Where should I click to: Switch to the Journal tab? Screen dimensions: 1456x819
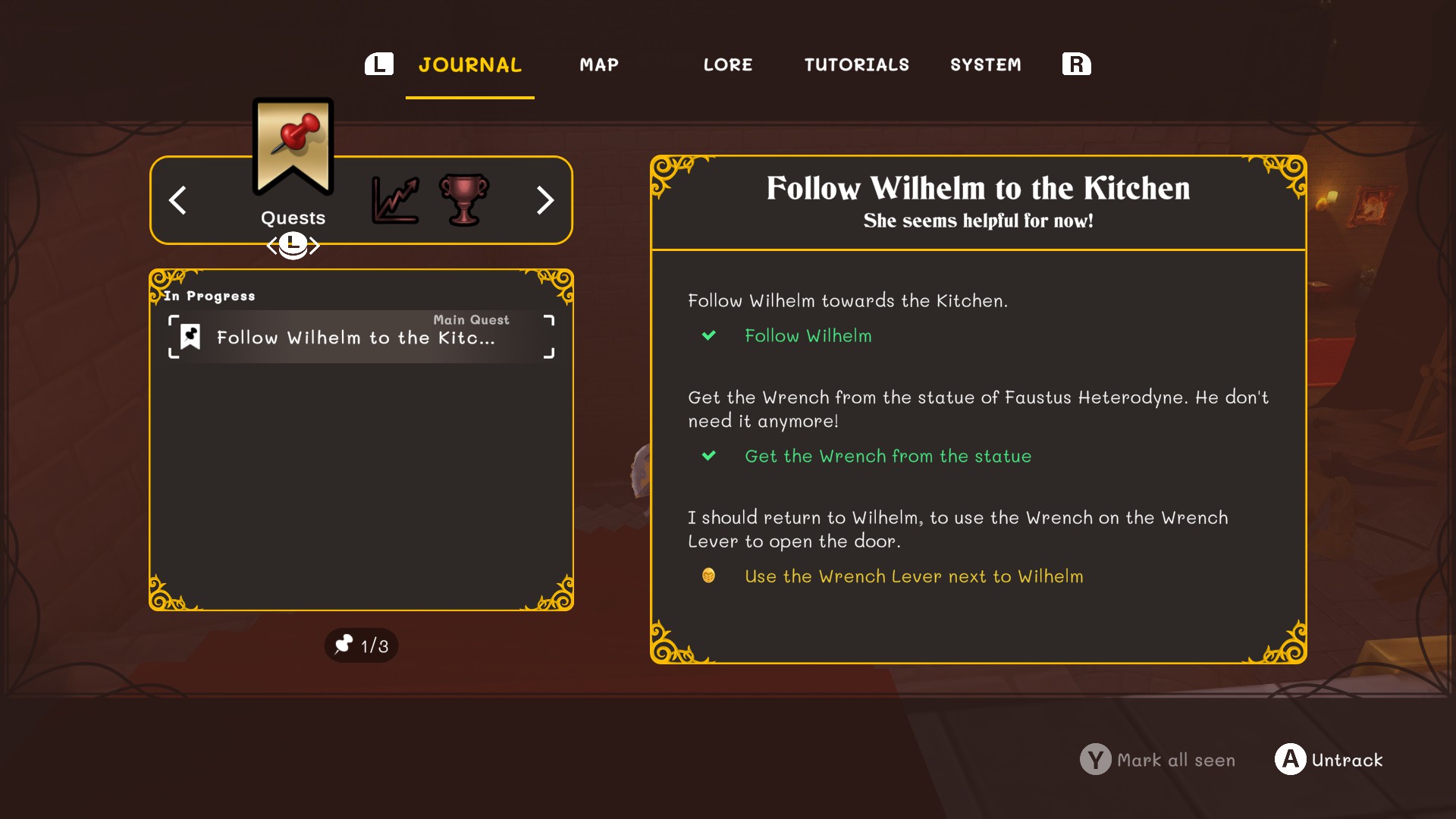[469, 65]
